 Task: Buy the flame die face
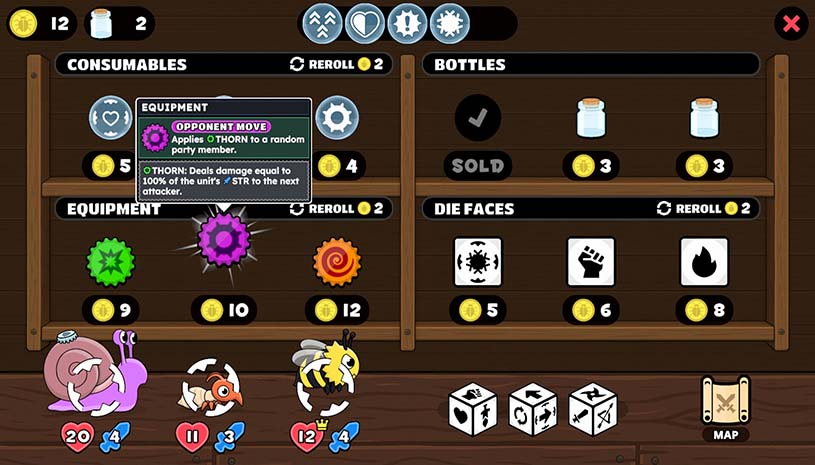click(704, 262)
